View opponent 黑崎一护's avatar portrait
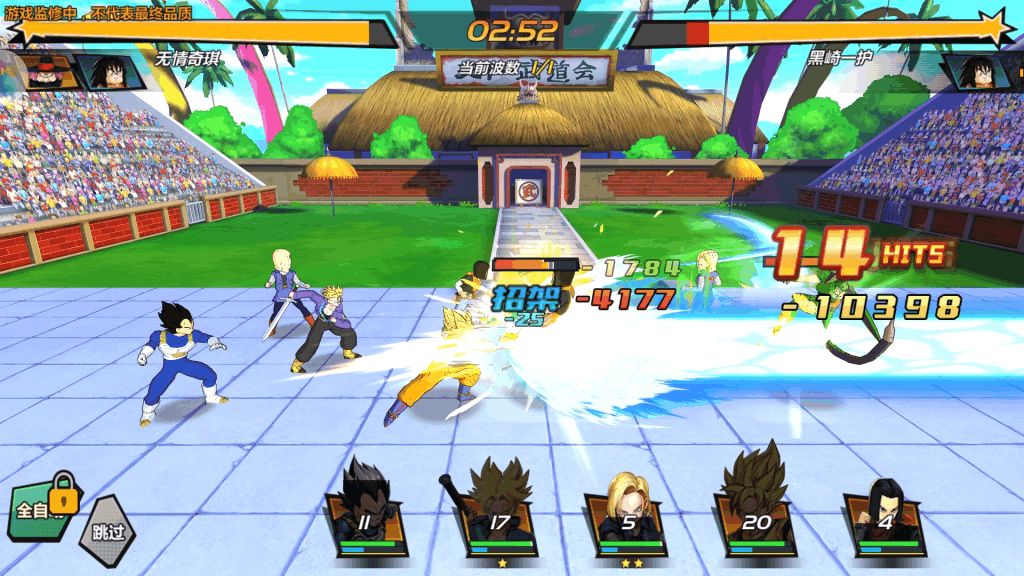This screenshot has width=1024, height=576. (976, 71)
